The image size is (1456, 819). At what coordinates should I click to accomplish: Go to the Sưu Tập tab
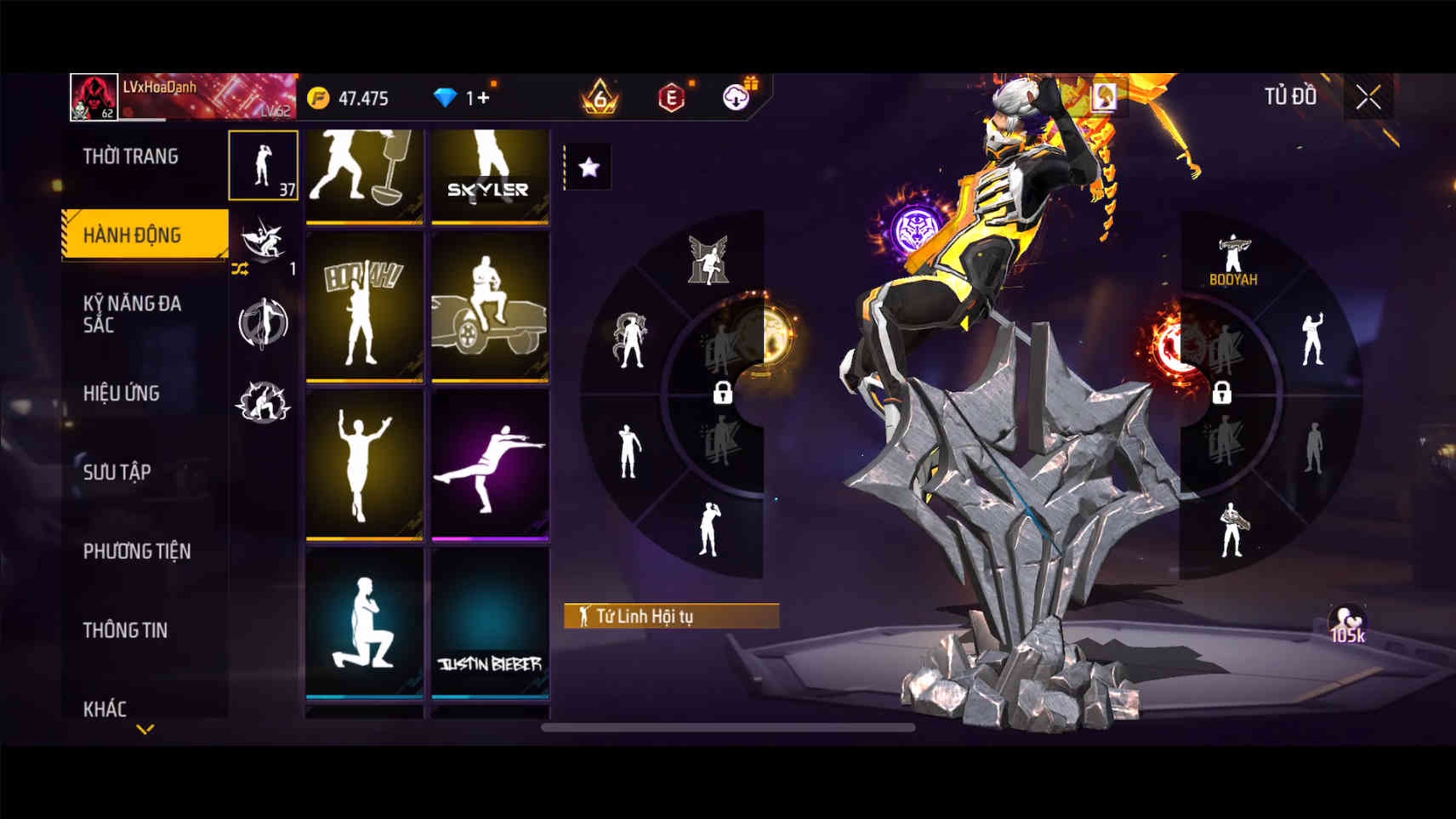(117, 472)
